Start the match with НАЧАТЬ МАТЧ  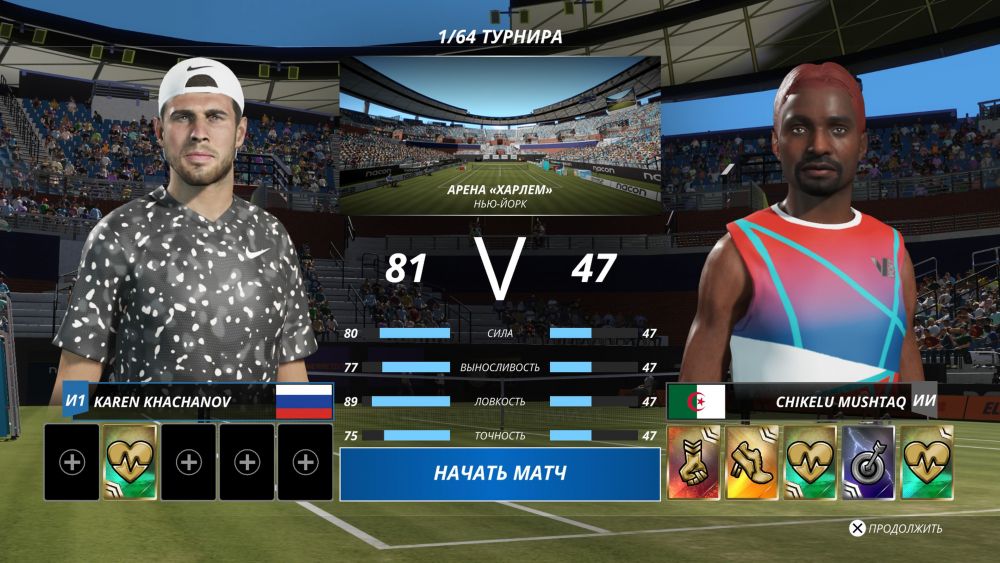tap(499, 473)
